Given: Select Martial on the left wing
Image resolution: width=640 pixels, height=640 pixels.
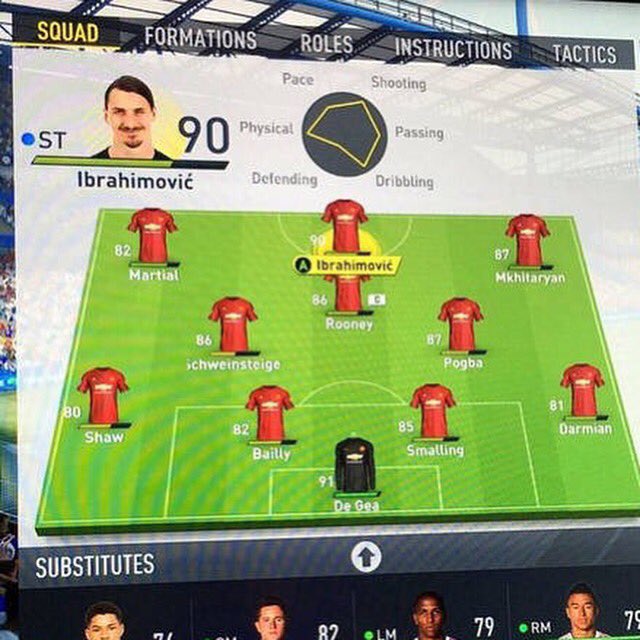Looking at the screenshot, I should [x=152, y=237].
